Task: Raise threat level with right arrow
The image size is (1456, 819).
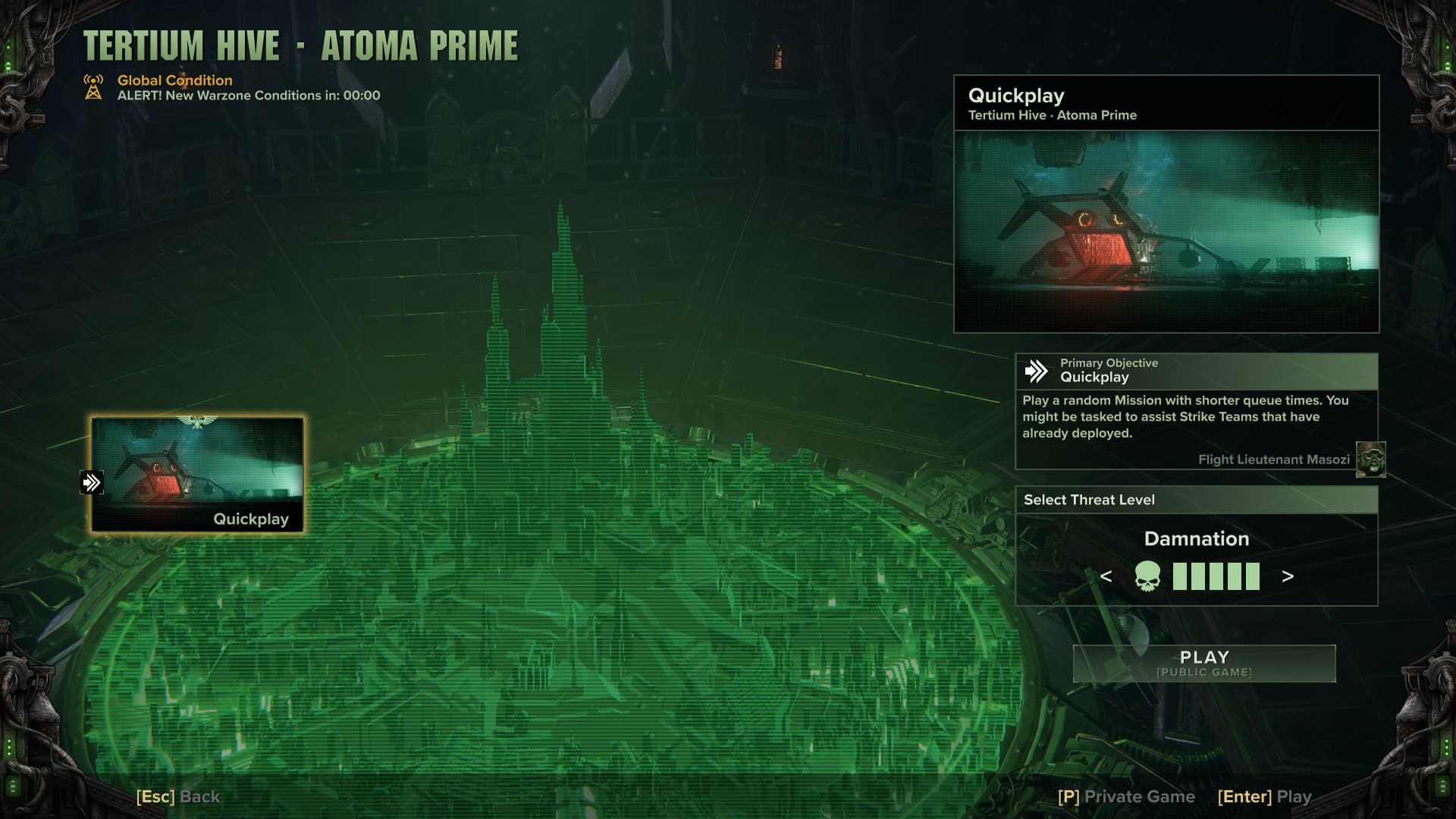Action: 1287,577
